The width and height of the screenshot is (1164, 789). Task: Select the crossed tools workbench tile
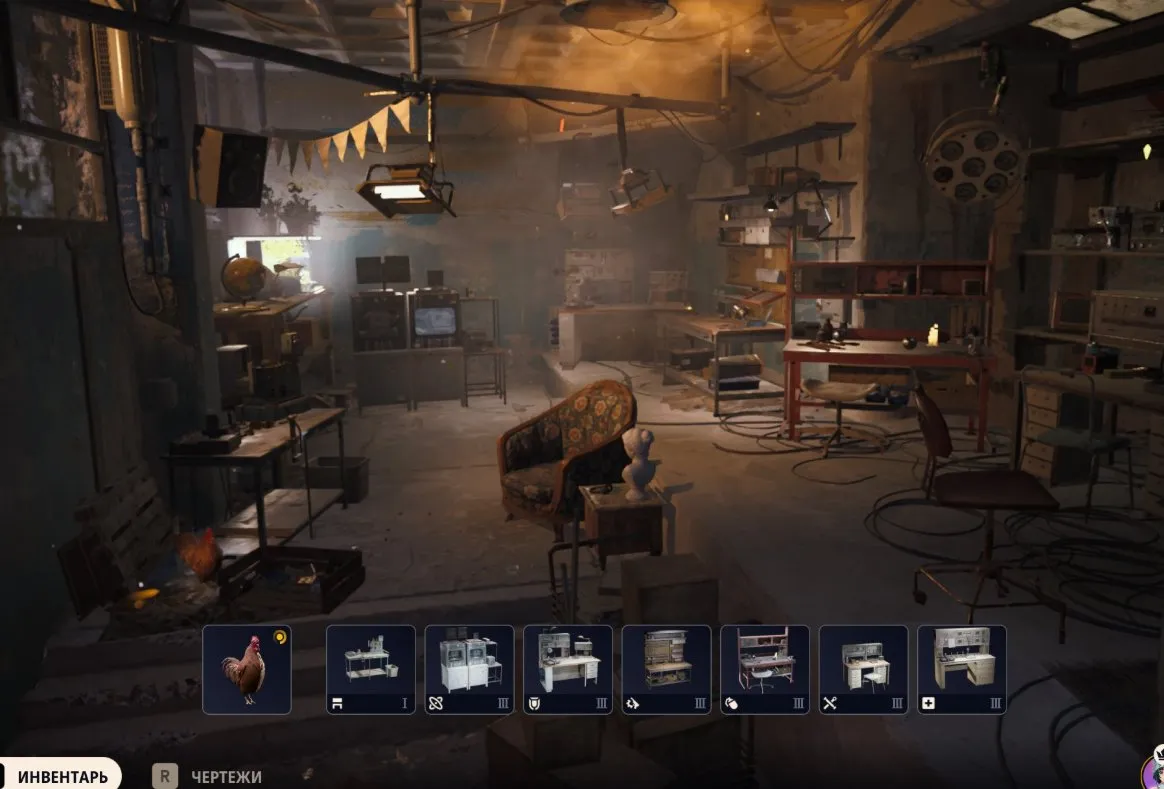[863, 669]
